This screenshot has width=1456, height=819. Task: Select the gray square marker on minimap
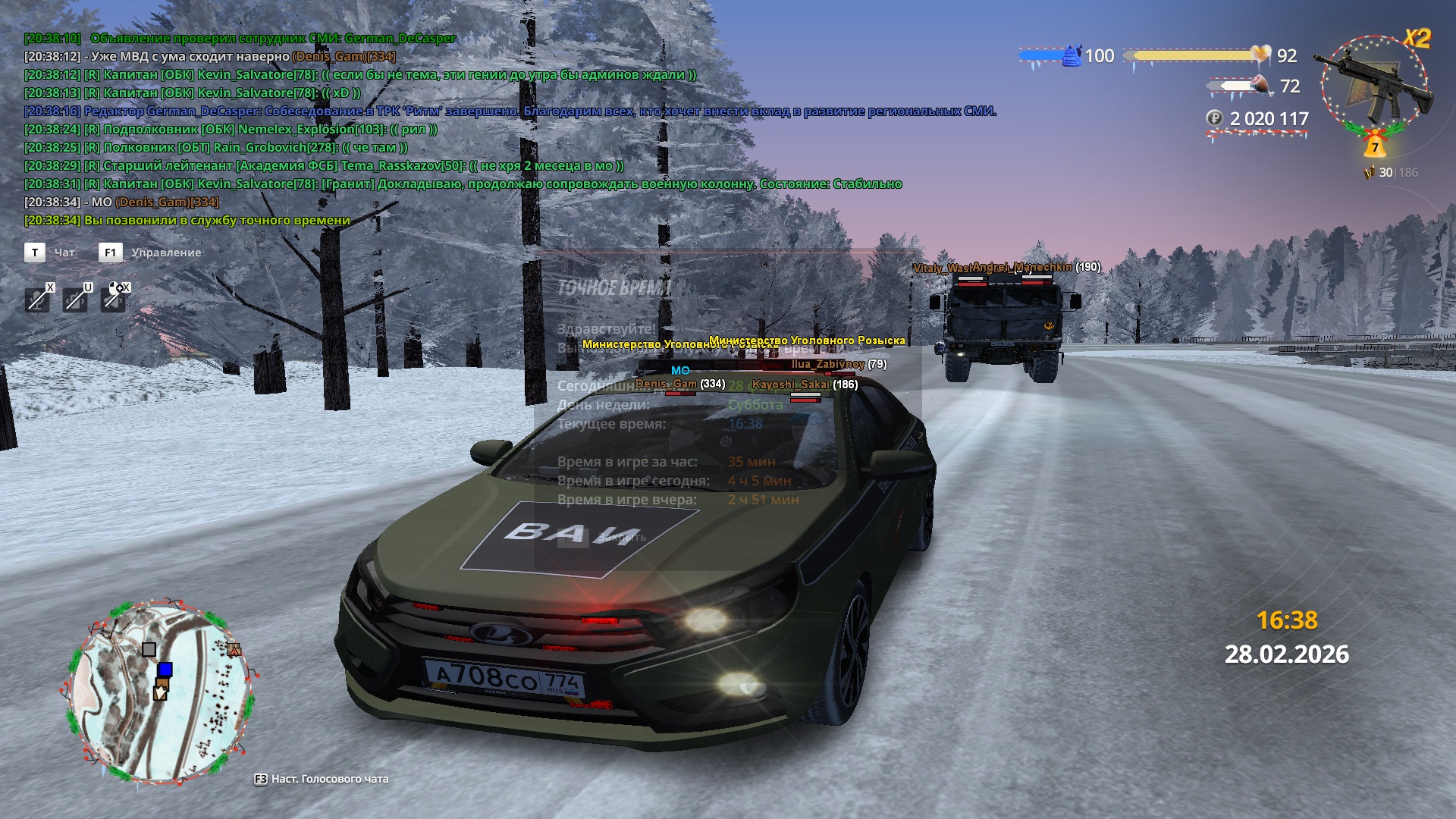coord(149,649)
